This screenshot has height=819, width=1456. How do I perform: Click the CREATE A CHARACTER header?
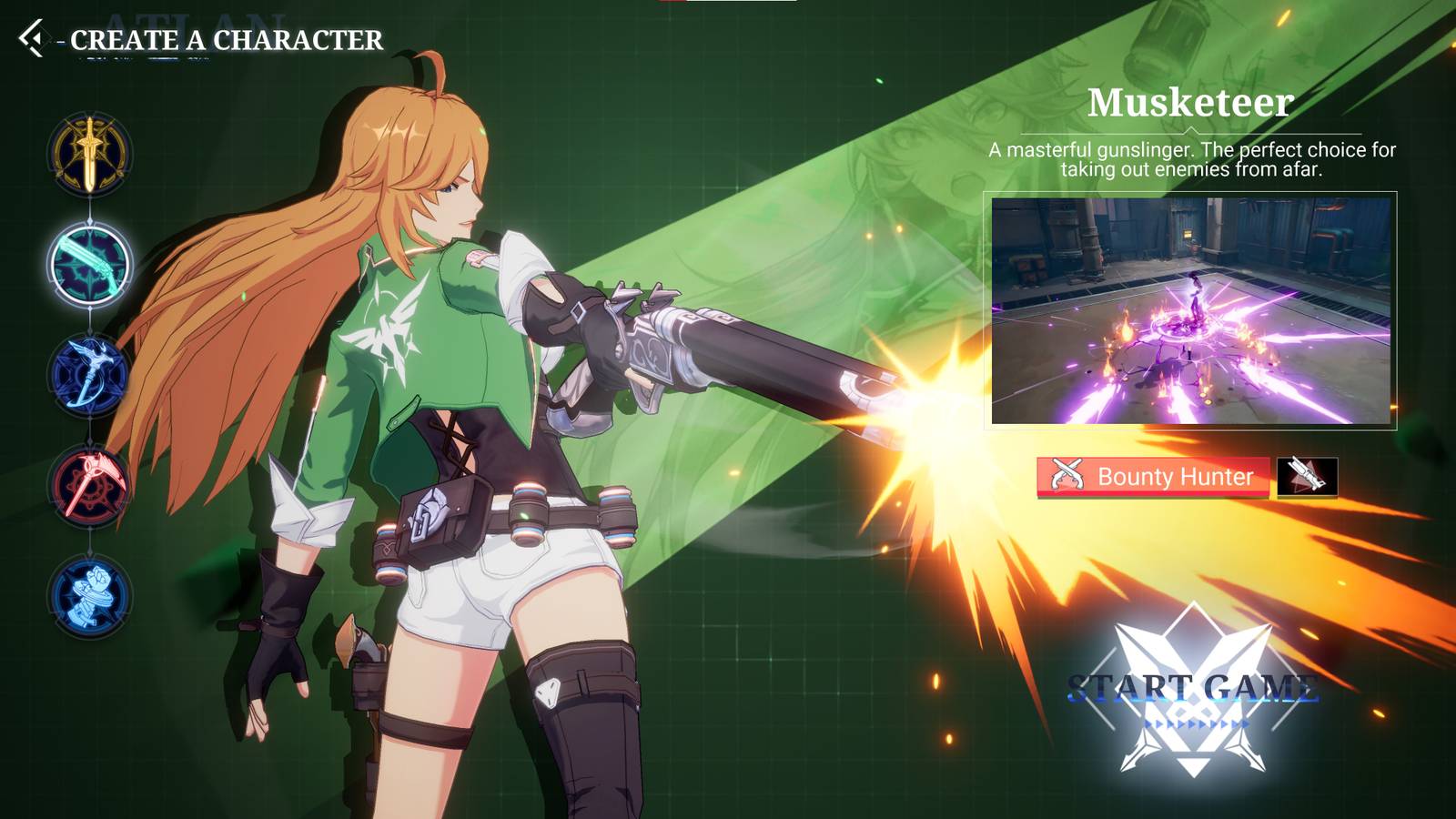tap(222, 40)
